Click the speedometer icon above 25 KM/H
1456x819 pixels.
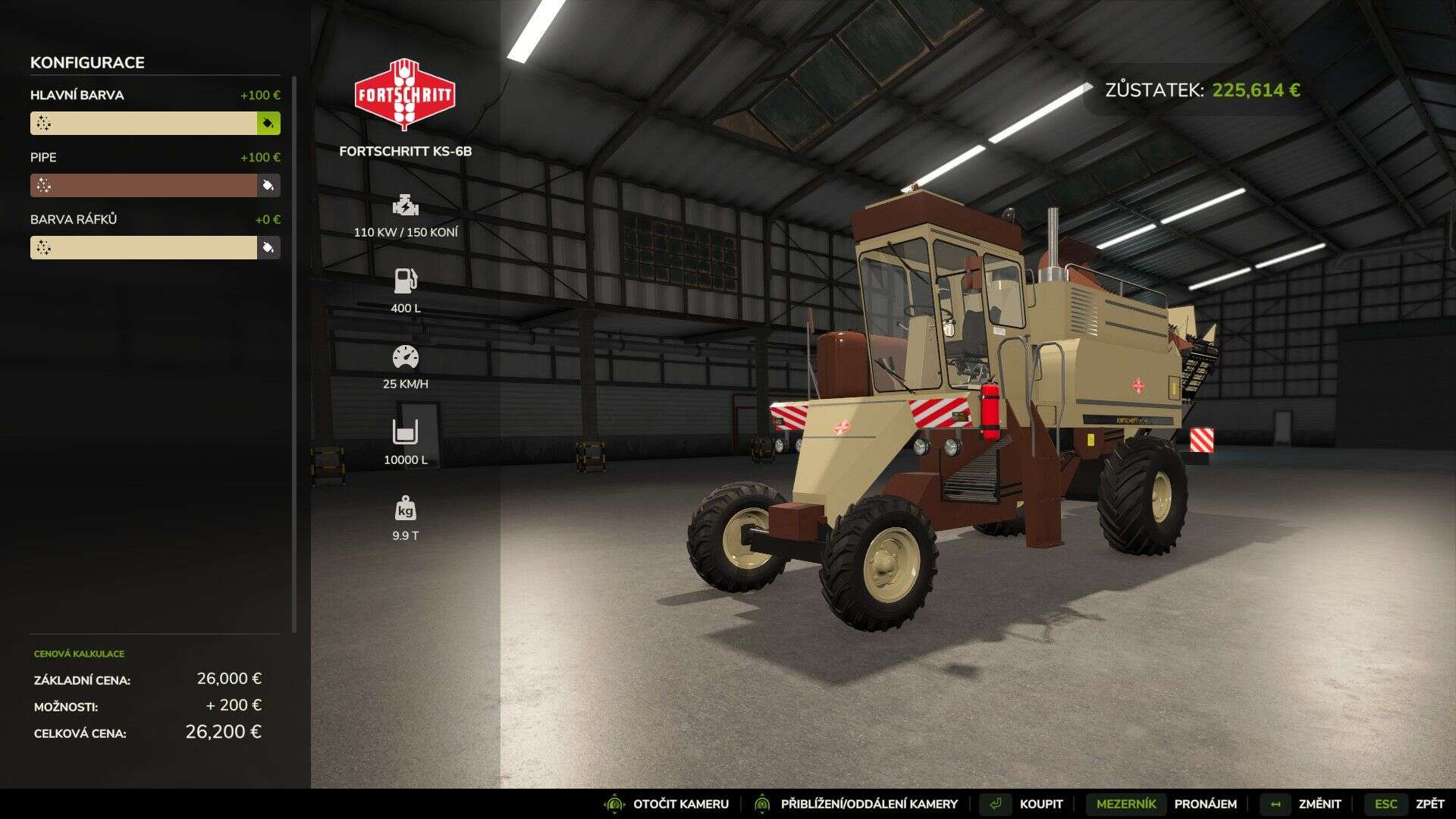(x=406, y=356)
